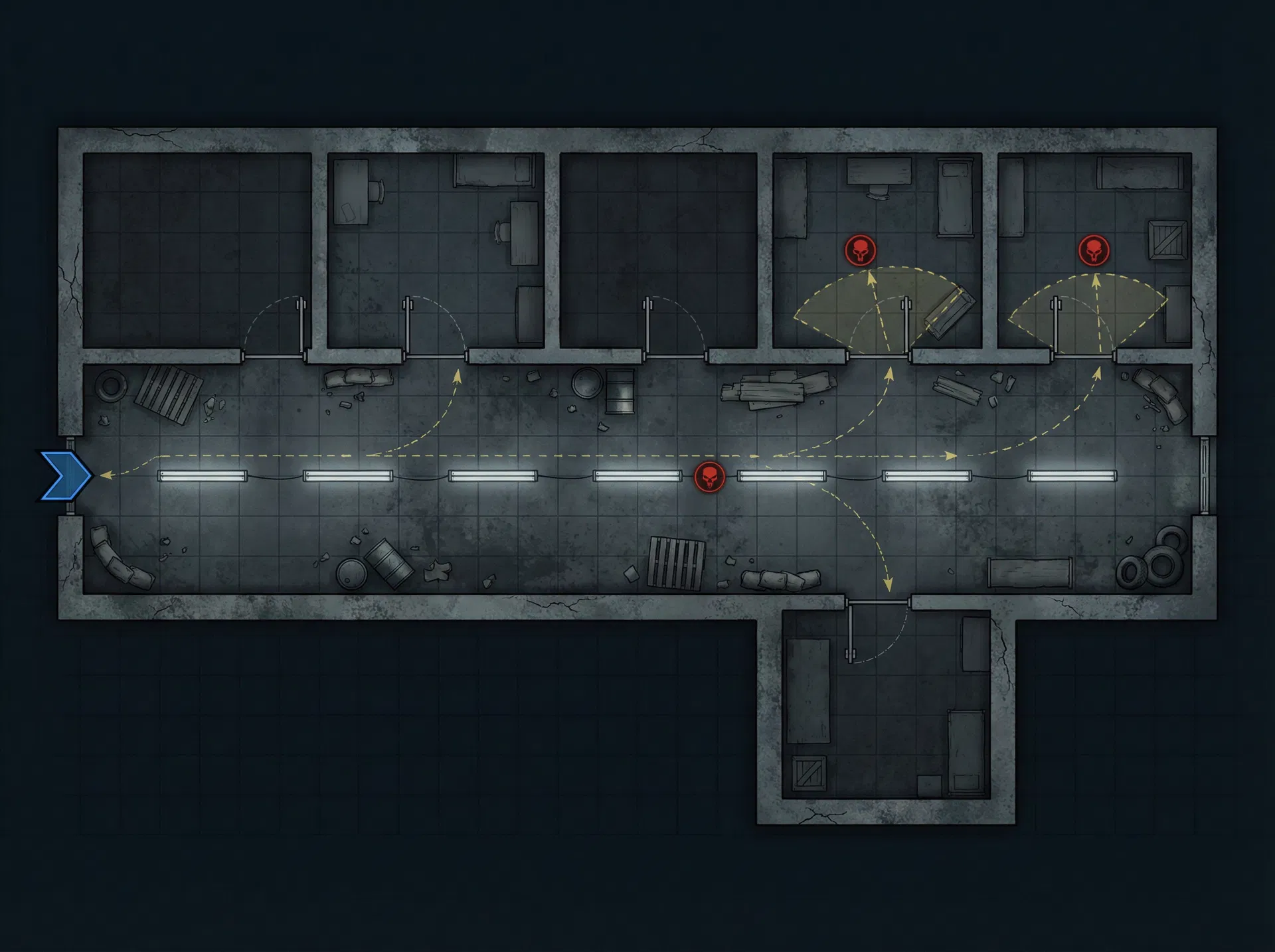Select the blue entry point chevron marker
The height and width of the screenshot is (952, 1275).
pyautogui.click(x=65, y=475)
